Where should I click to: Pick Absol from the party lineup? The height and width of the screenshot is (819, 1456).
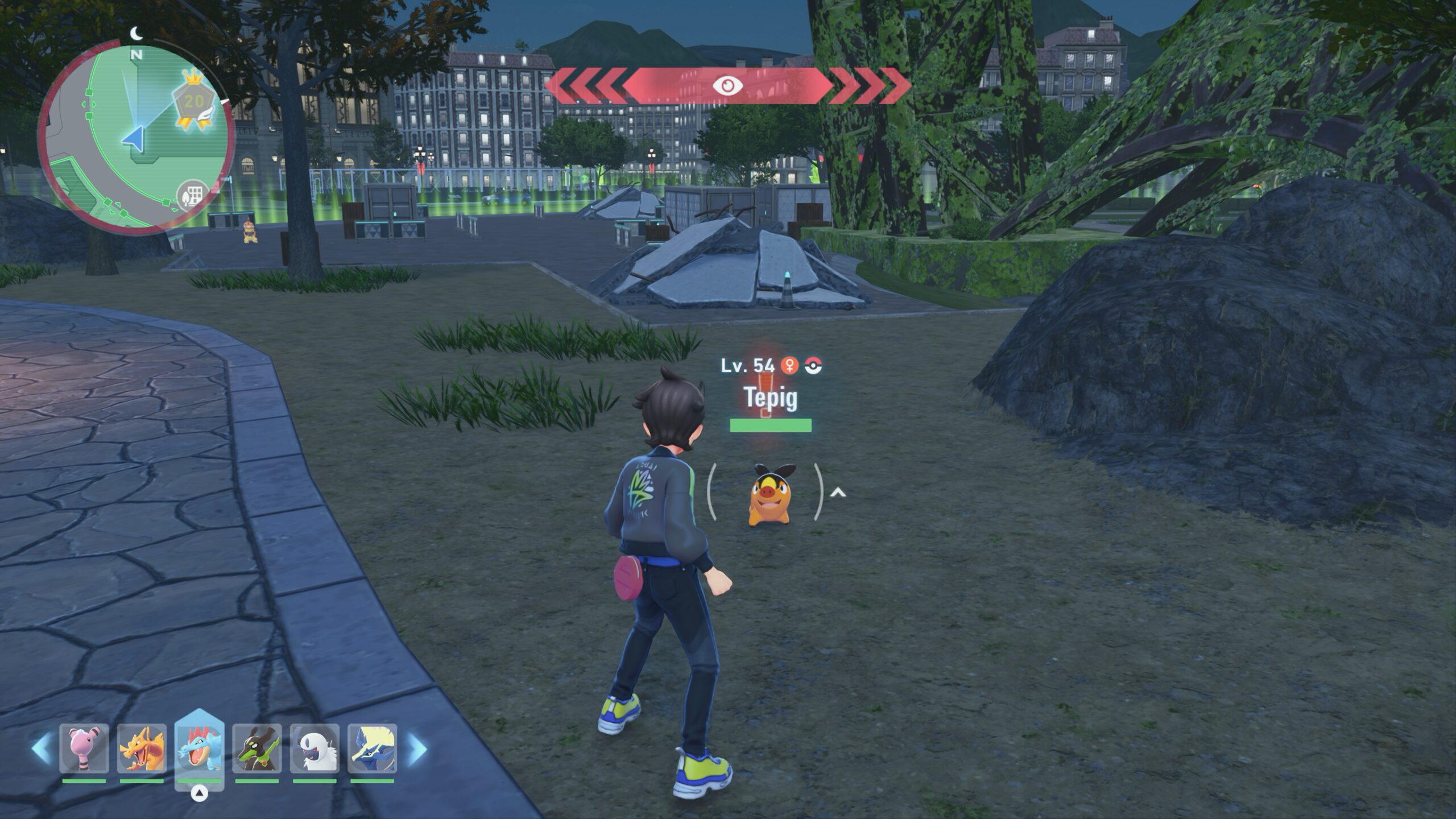coord(315,748)
